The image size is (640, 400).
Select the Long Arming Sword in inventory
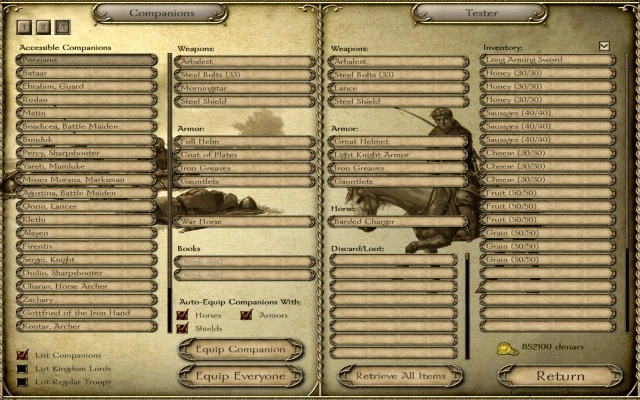point(547,60)
